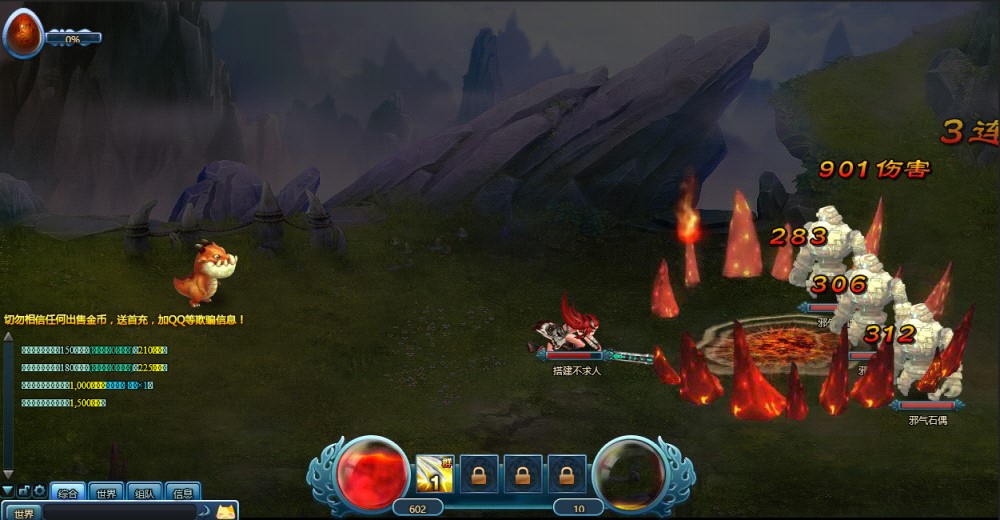Switch to the 综合 chat tab
Screen dimensions: 1000x520
(x=68, y=492)
